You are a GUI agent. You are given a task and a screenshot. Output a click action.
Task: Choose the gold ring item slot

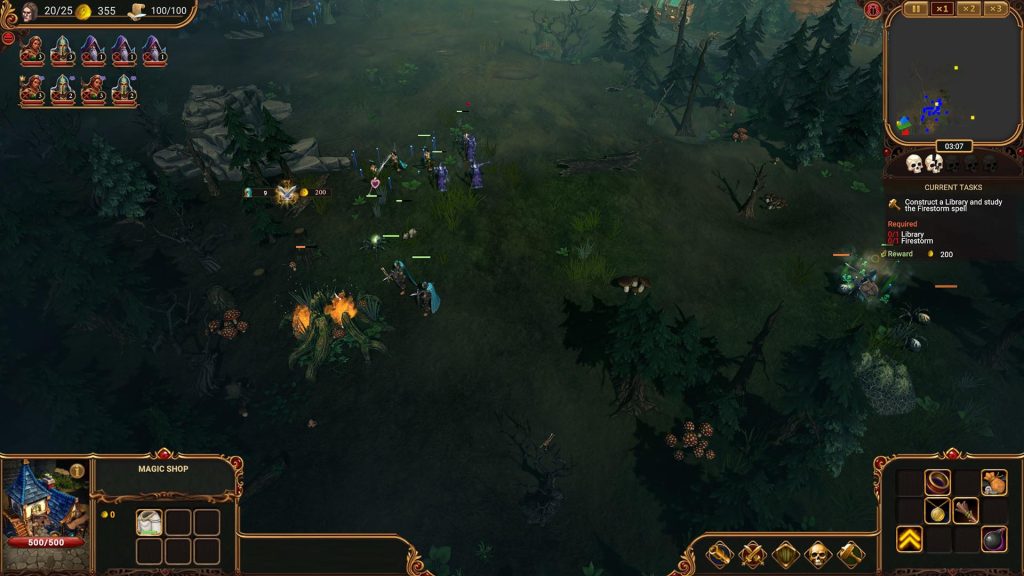[x=937, y=483]
